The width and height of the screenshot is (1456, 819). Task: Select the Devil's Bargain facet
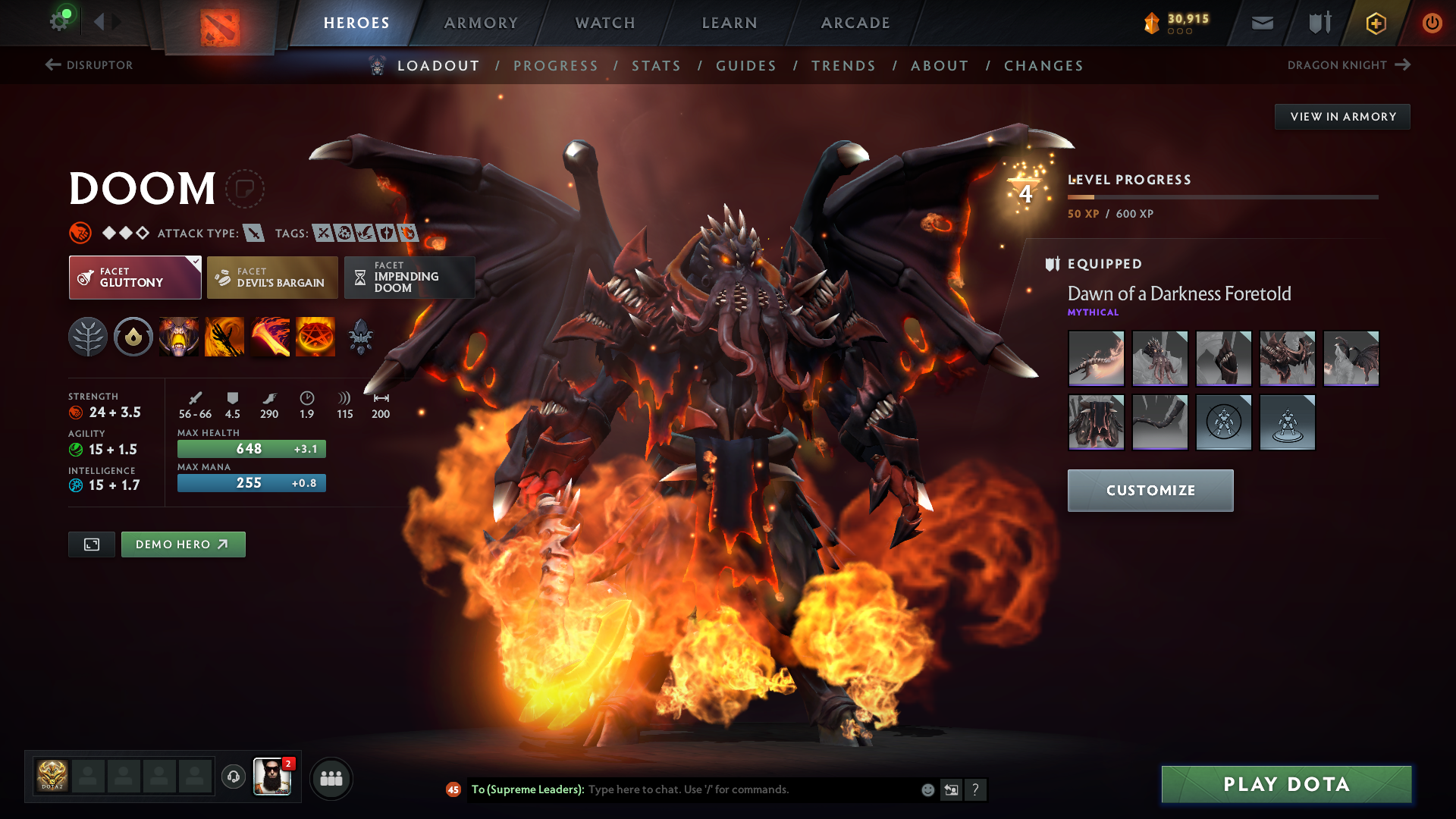click(x=272, y=278)
